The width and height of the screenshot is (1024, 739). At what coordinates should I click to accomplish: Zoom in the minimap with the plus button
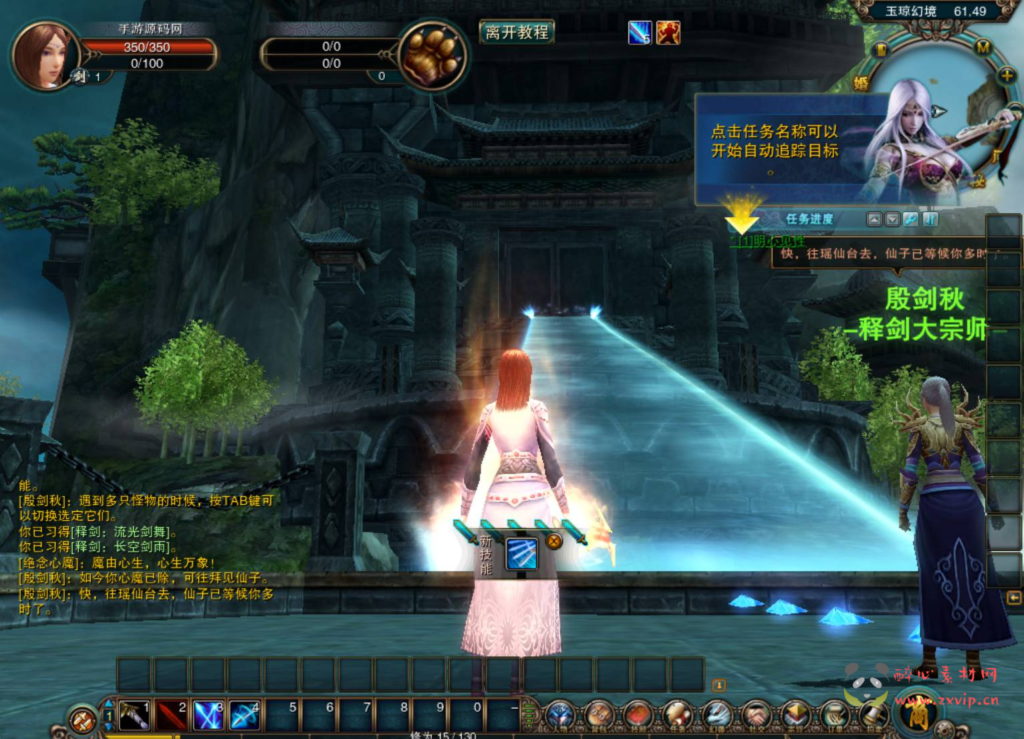1005,74
